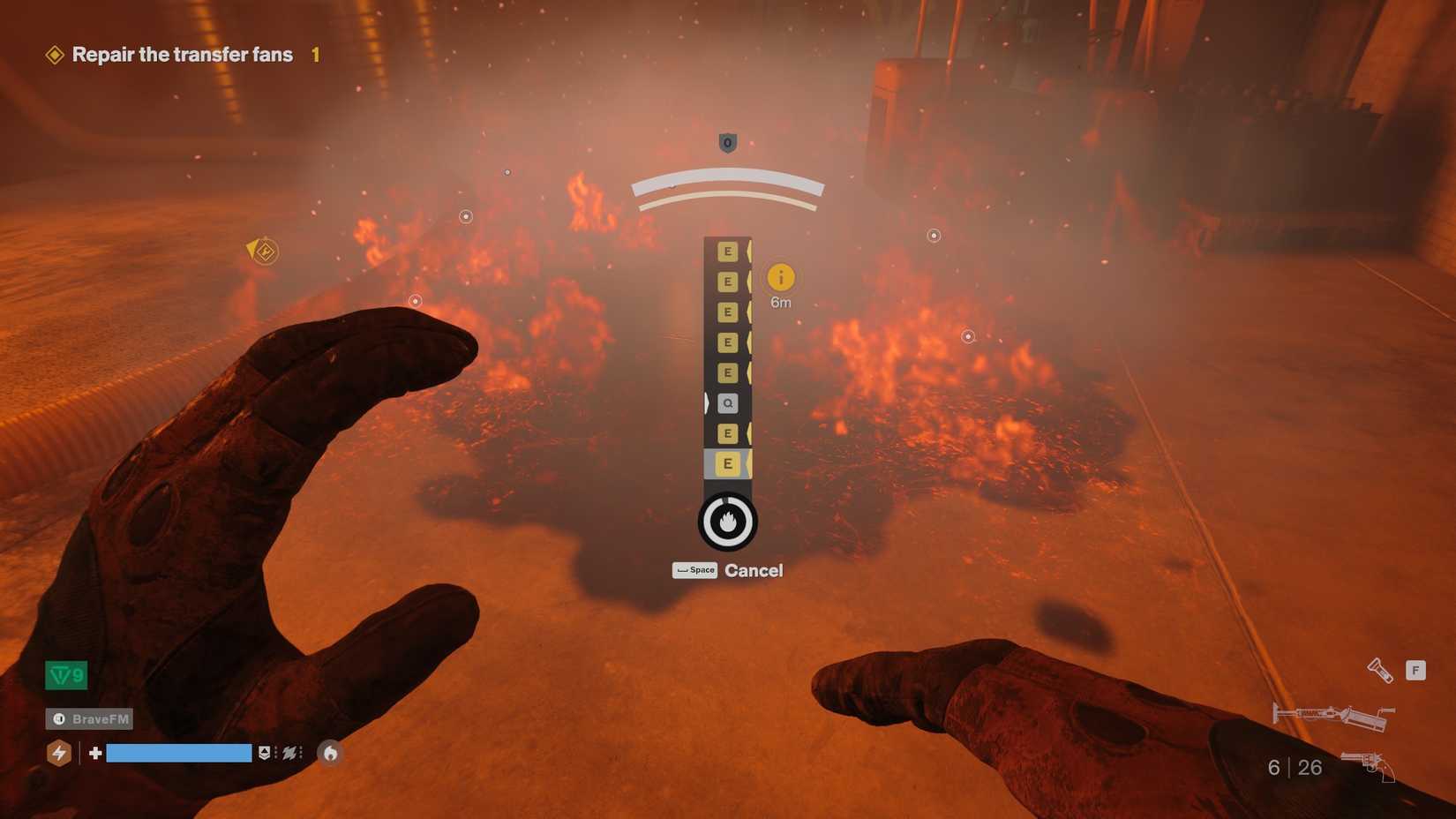Click the Q key prompt in the key sequence

727,402
